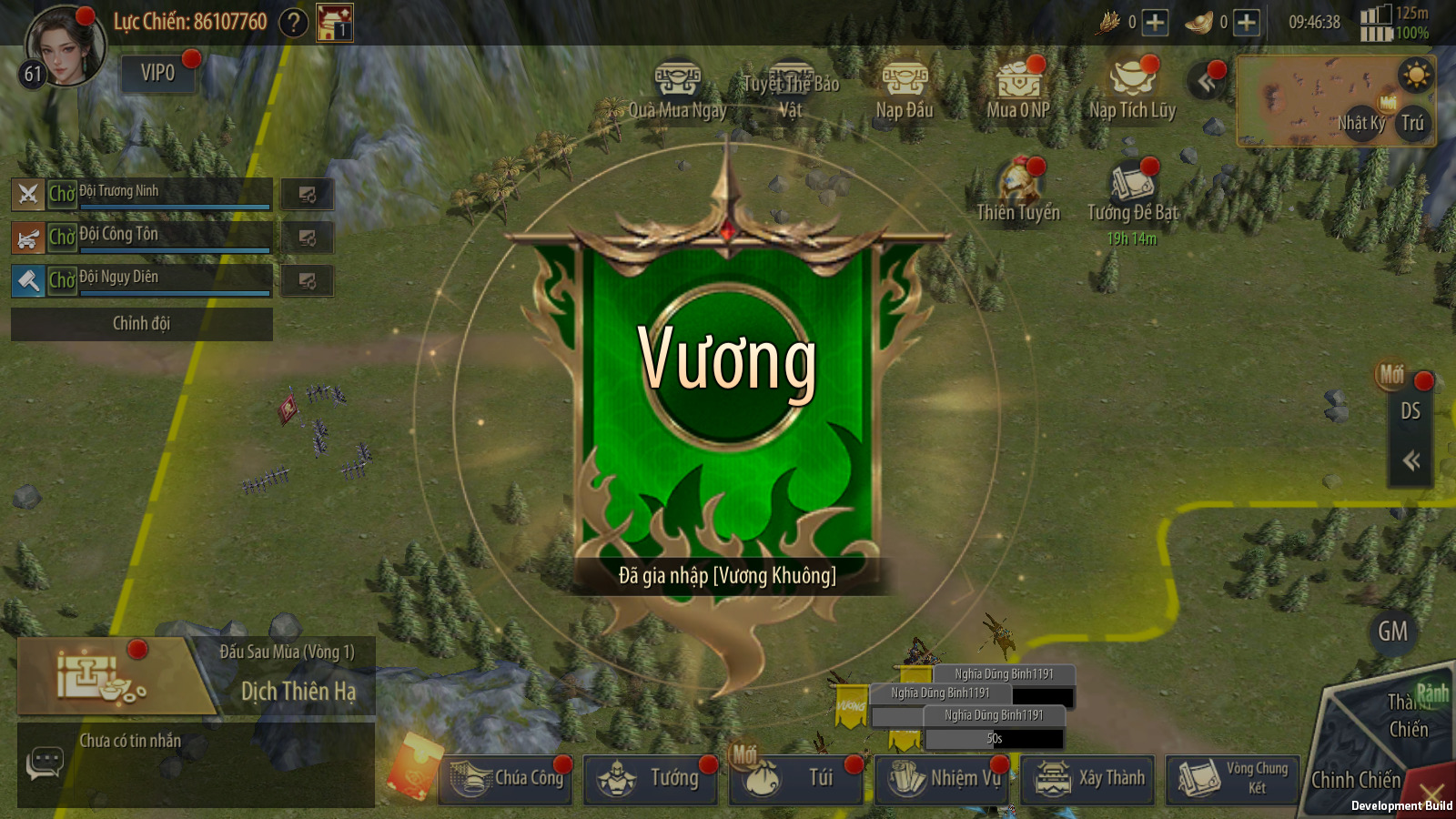Viewport: 1456px width, 819px height.
Task: Show the Lực Chiến help question mark
Action: tap(293, 22)
